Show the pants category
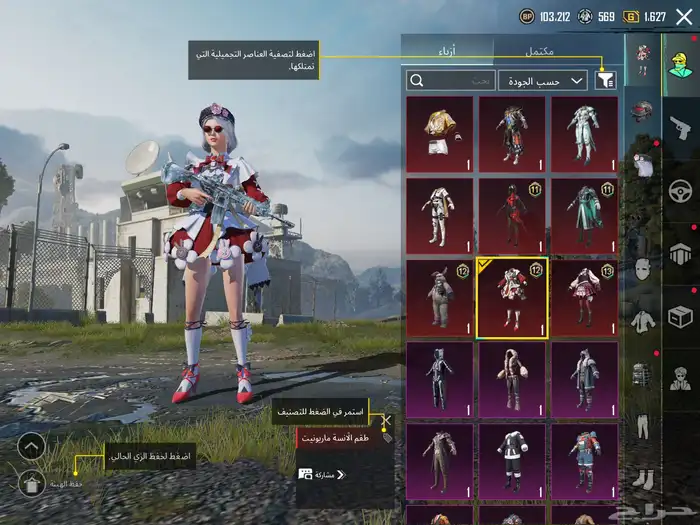This screenshot has height=525, width=700. click(642, 427)
